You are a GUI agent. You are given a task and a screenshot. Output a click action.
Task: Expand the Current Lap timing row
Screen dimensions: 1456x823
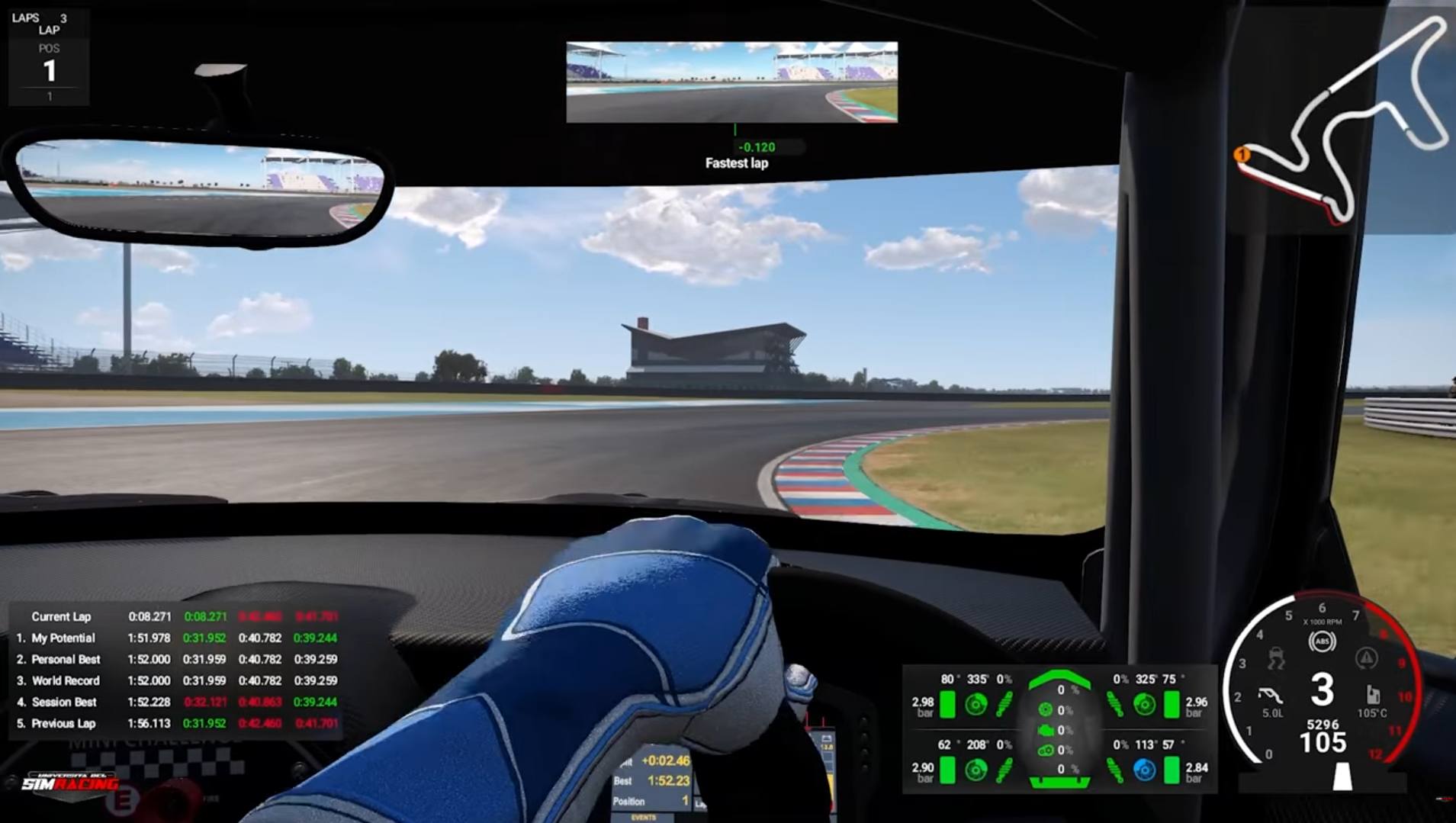59,616
